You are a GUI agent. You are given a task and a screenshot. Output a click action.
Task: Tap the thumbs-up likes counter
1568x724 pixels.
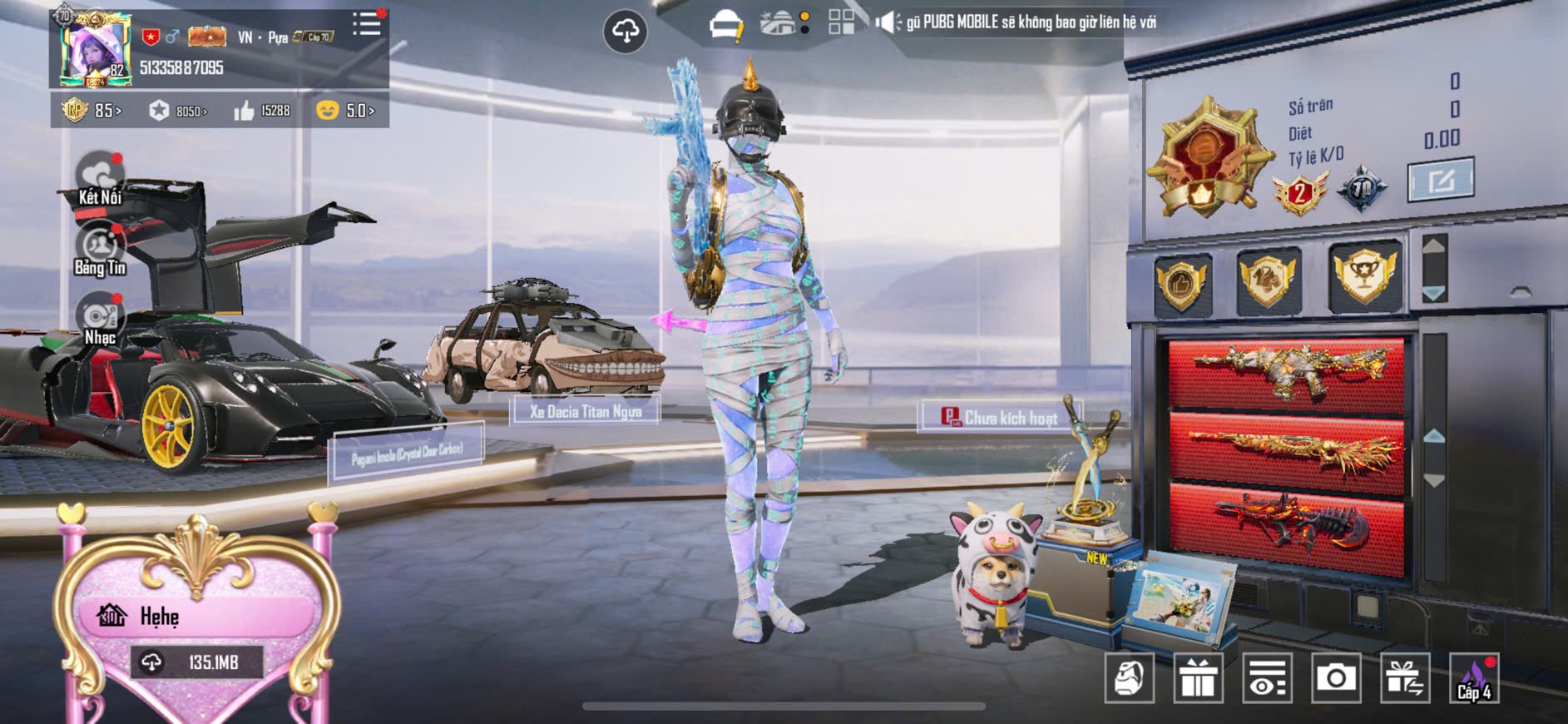262,111
